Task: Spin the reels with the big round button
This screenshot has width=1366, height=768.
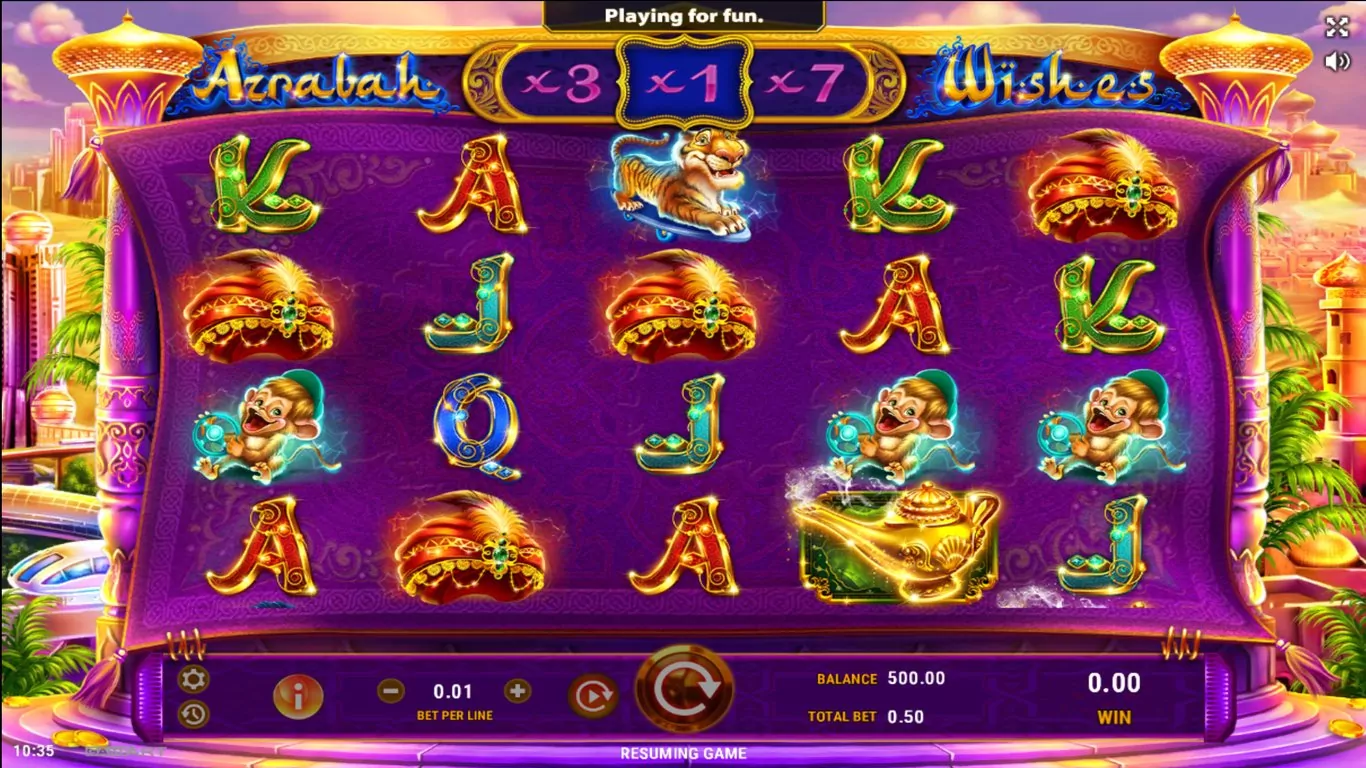Action: 684,688
